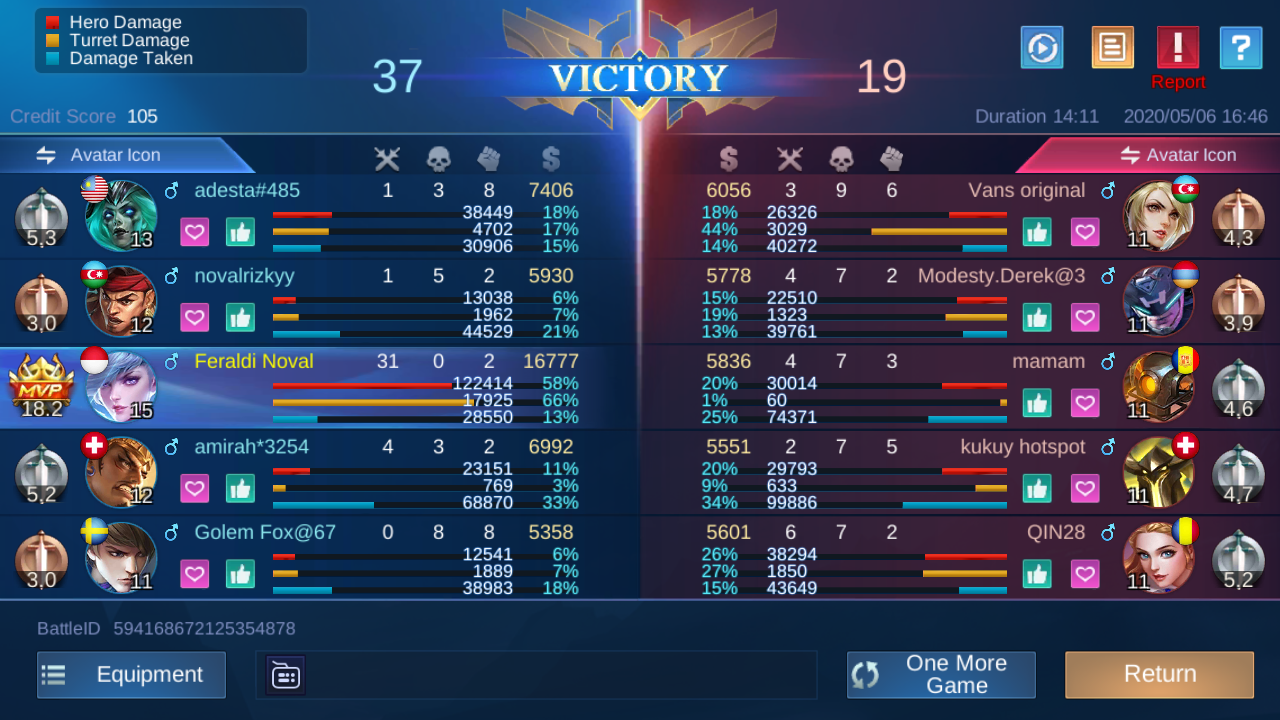The width and height of the screenshot is (1280, 720).
Task: Open the chat keyboard input box
Action: pyautogui.click(x=286, y=676)
